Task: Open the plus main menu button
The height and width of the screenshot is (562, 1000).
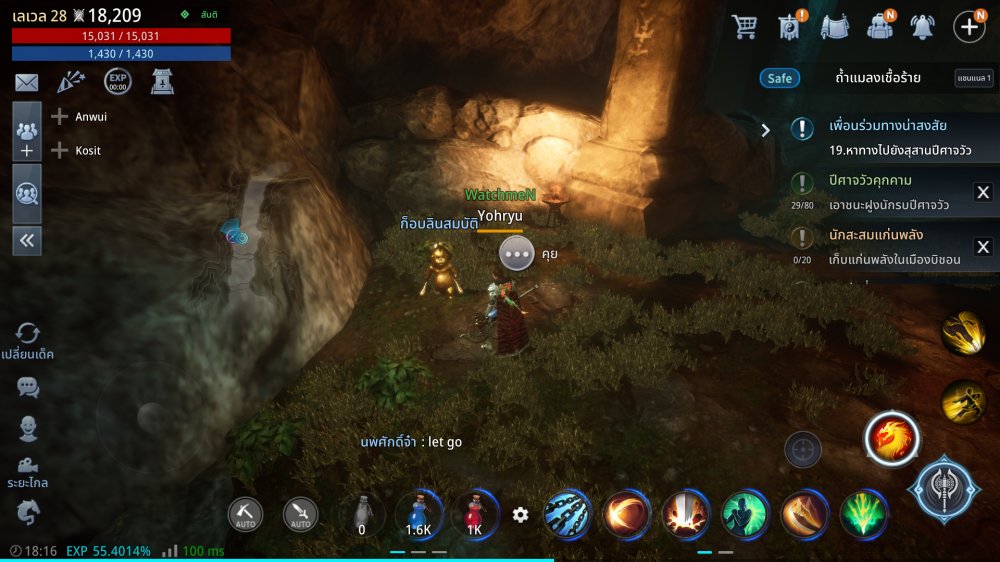Action: [969, 27]
